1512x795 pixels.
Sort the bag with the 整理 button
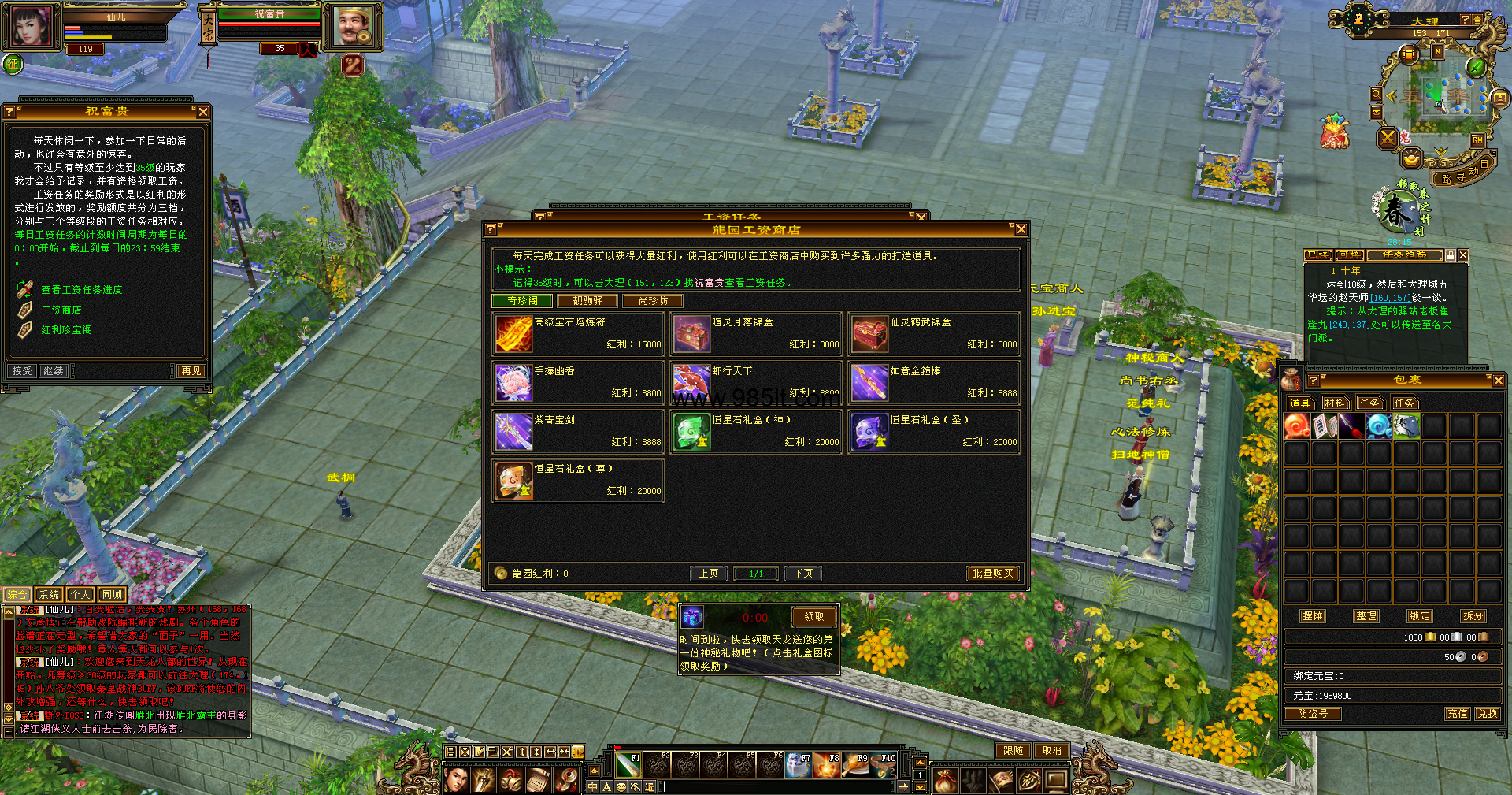[1366, 616]
